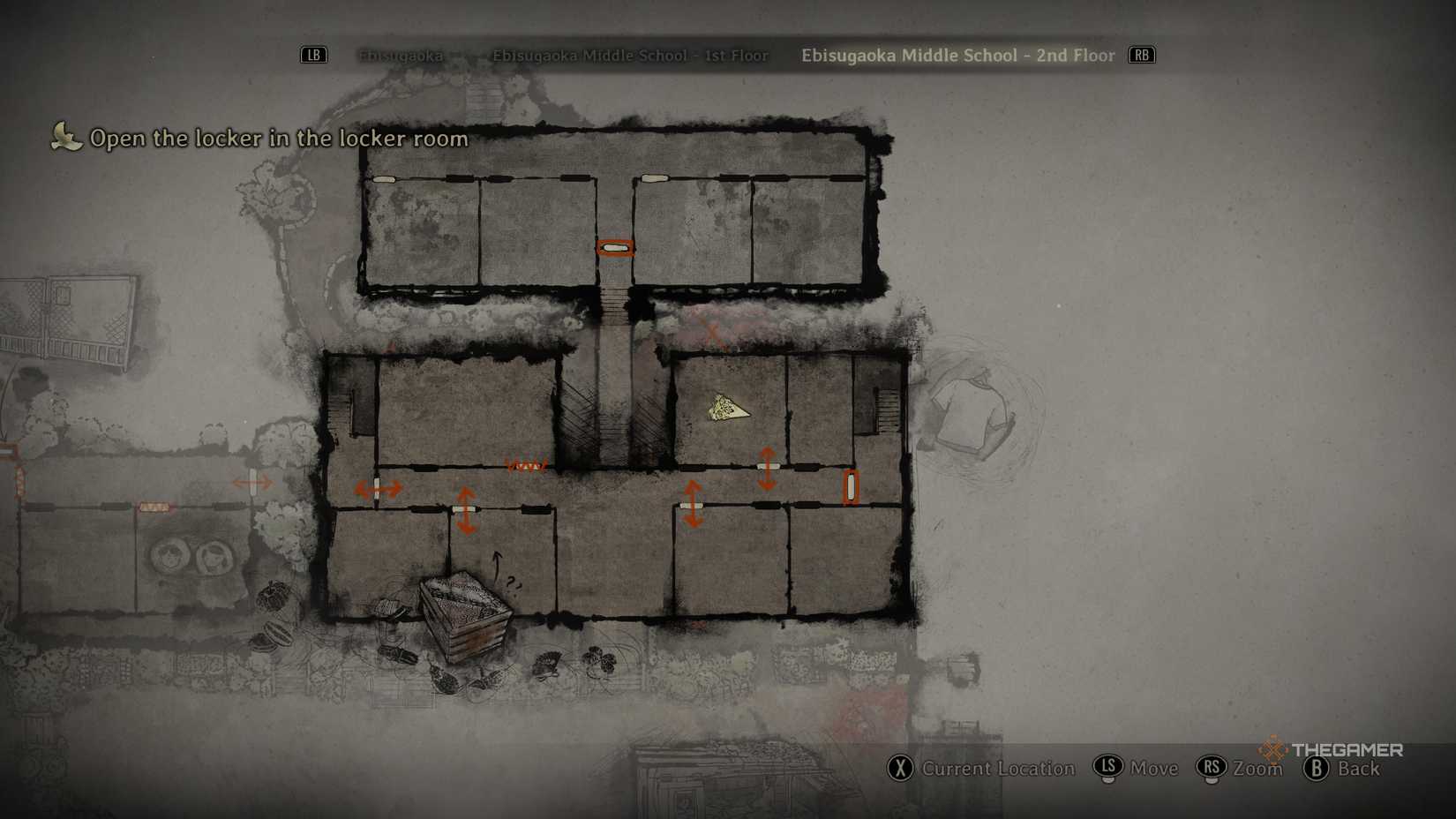Click the red-circled door in north wing
This screenshot has width=1456, height=819.
coord(614,248)
